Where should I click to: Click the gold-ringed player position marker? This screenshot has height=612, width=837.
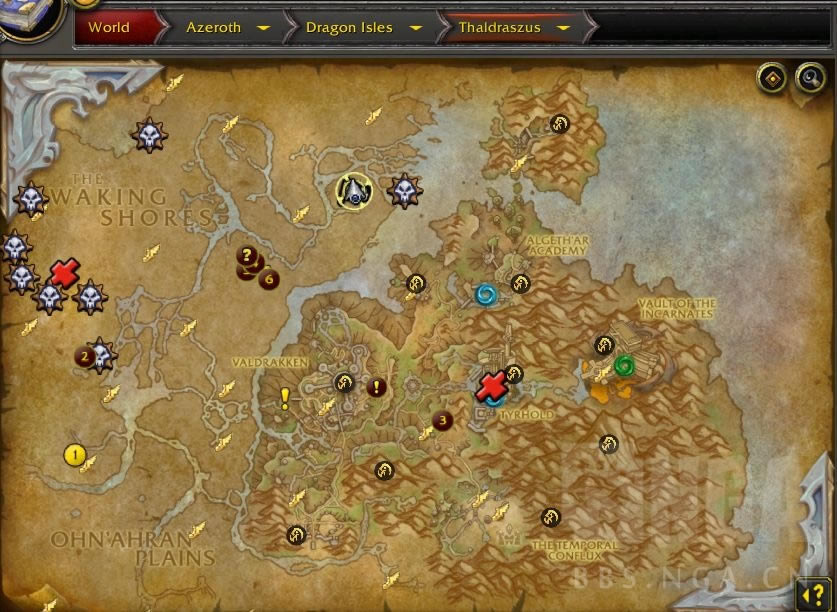[x=354, y=191]
